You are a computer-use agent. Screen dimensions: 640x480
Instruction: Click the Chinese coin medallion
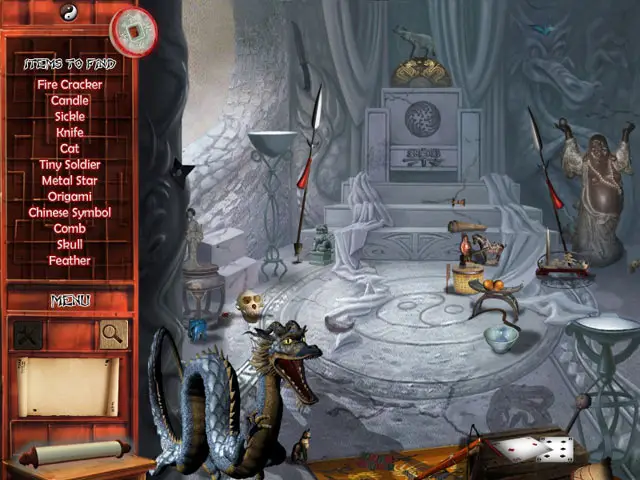[133, 32]
